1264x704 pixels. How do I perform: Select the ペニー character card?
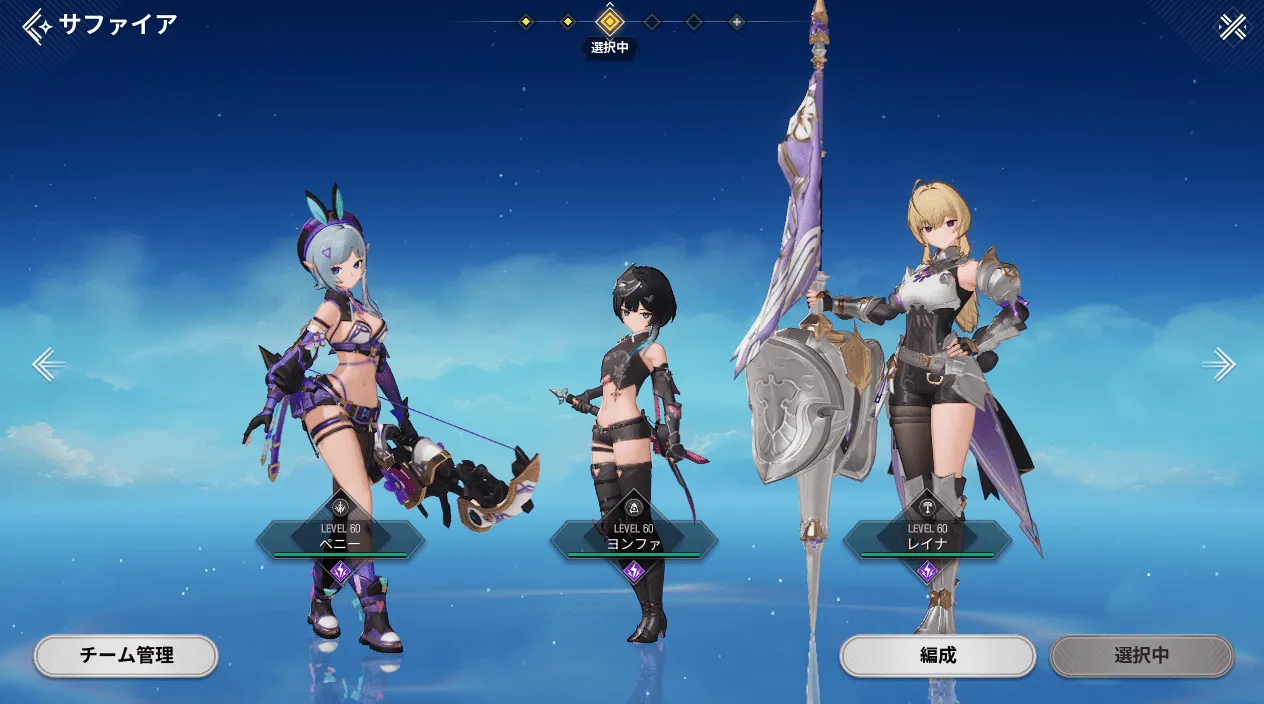pyautogui.click(x=340, y=539)
